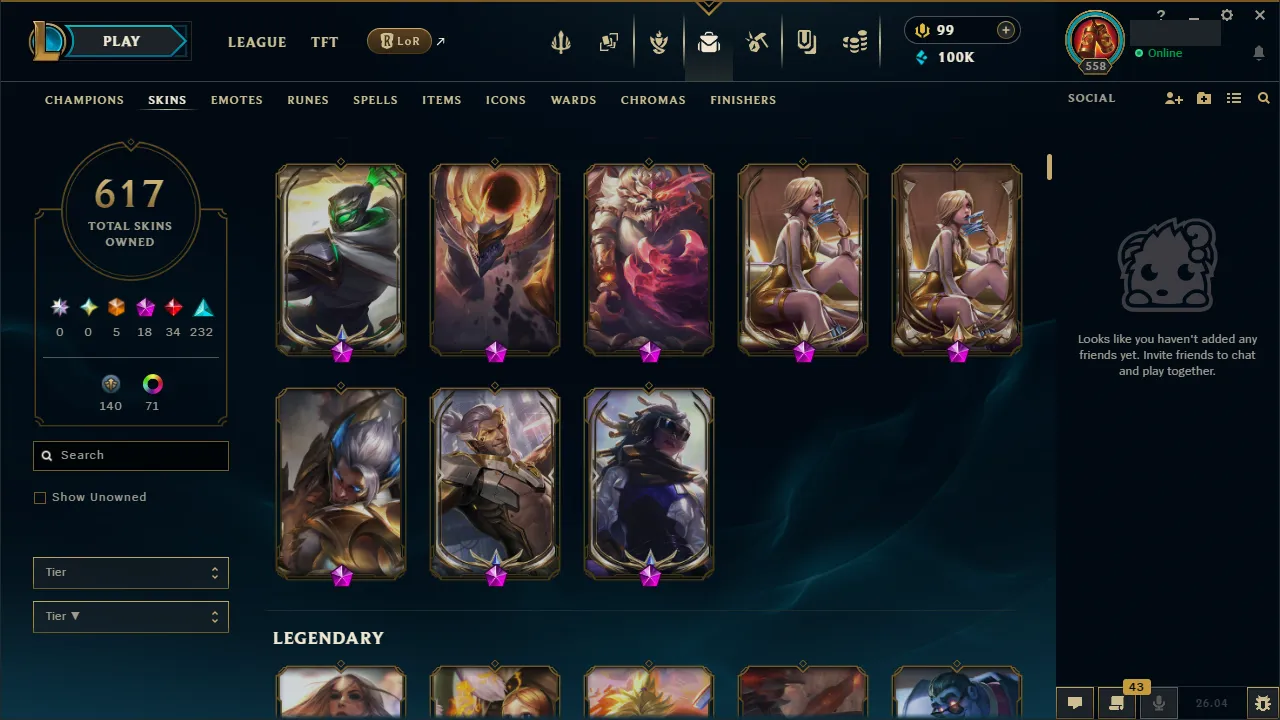
Task: Open the bug report icon
Action: pyautogui.click(x=1262, y=702)
